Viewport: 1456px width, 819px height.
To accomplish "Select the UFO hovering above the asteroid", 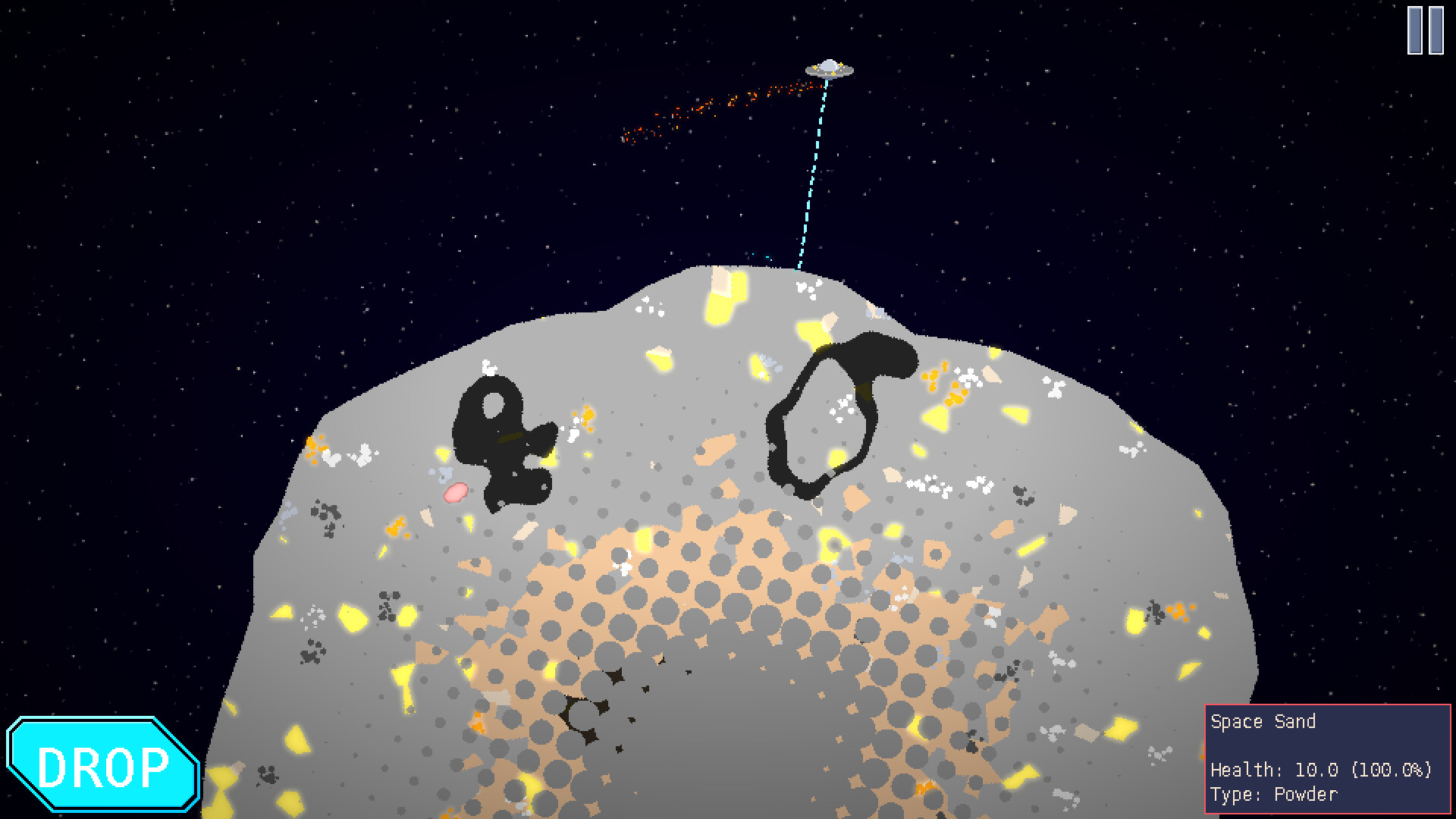I will 828,70.
